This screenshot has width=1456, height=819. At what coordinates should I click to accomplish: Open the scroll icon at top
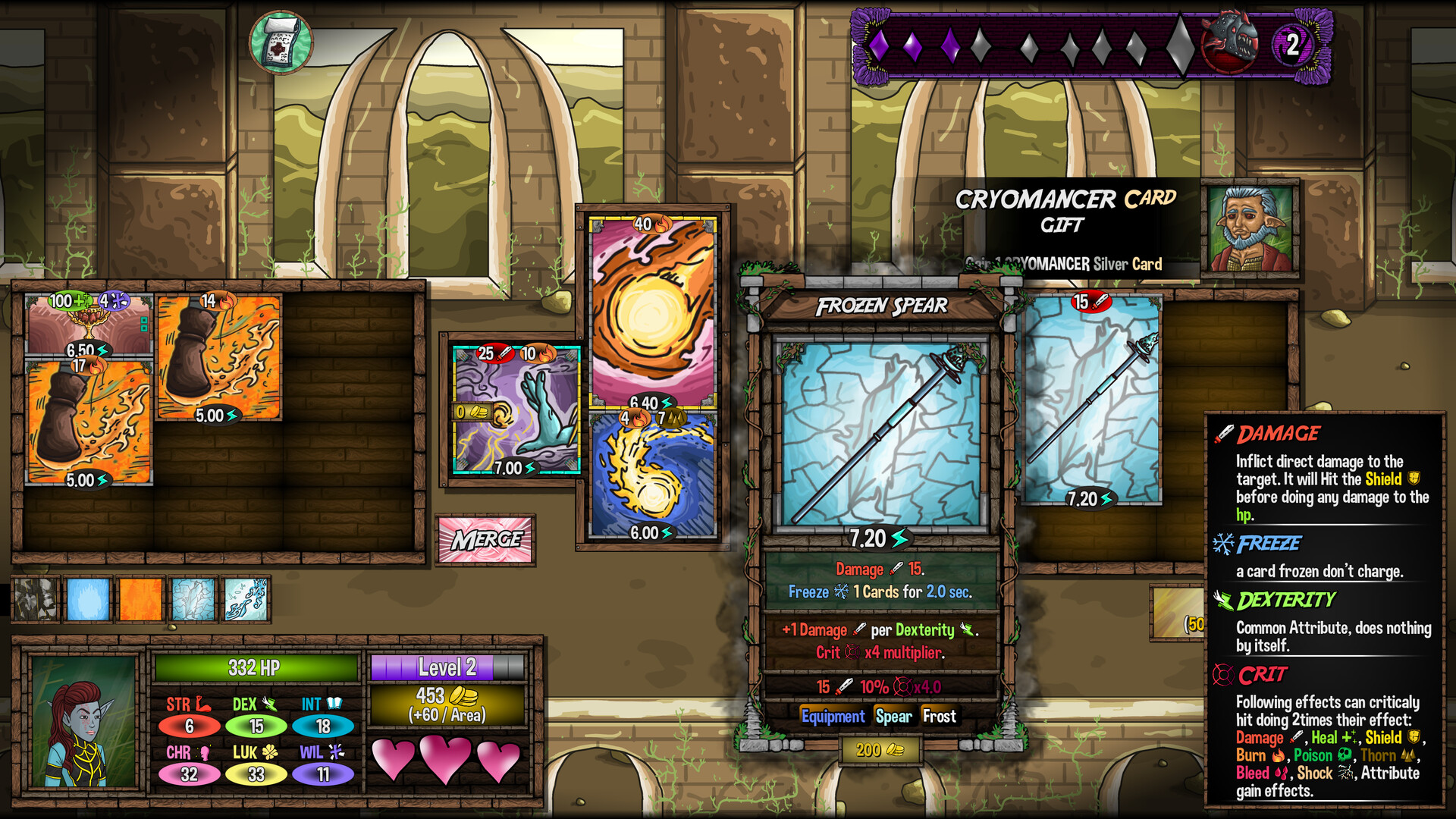pos(281,42)
